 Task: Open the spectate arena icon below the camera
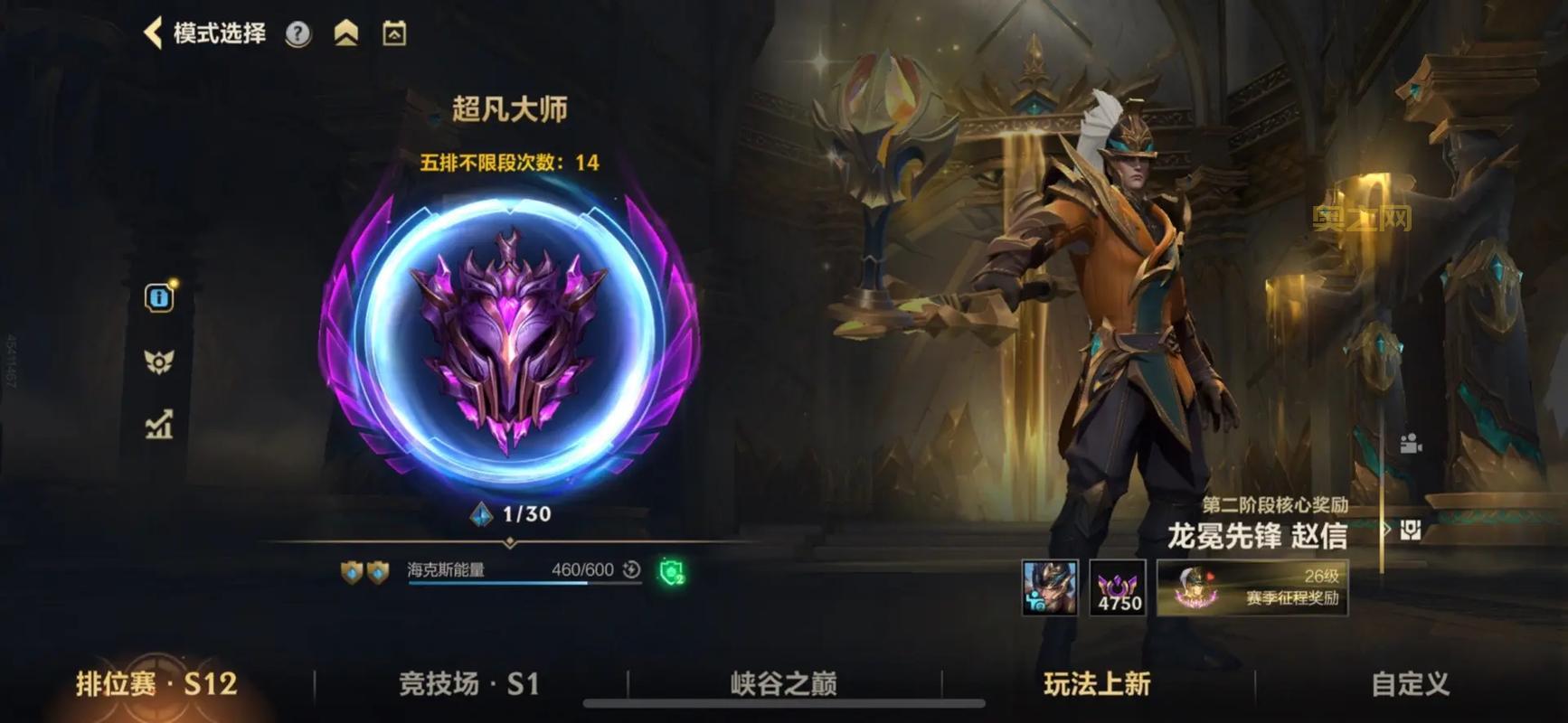(x=1411, y=529)
